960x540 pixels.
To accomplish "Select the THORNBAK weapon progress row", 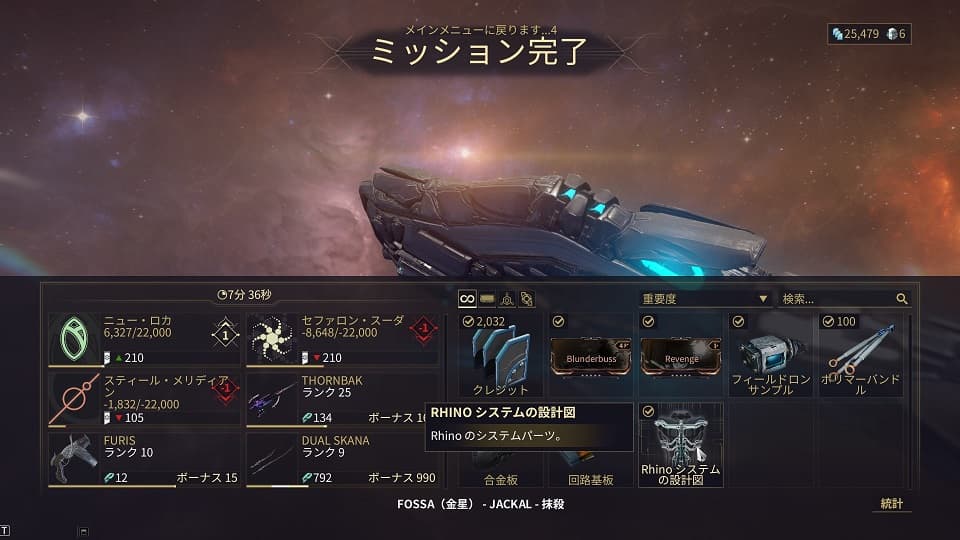I will coord(341,399).
